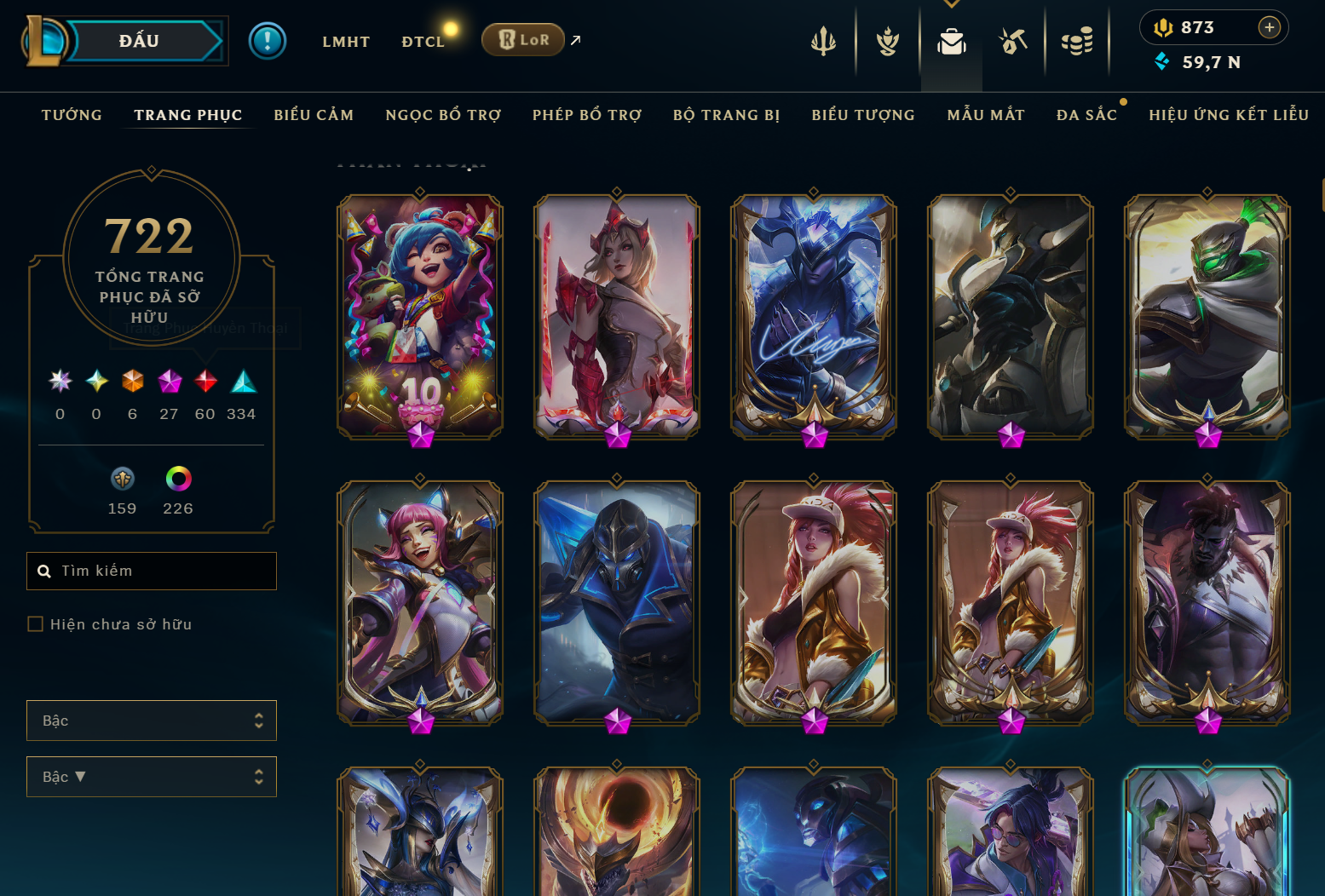1325x896 pixels.
Task: Click the ward skin eye icon showing 159
Action: (x=122, y=479)
